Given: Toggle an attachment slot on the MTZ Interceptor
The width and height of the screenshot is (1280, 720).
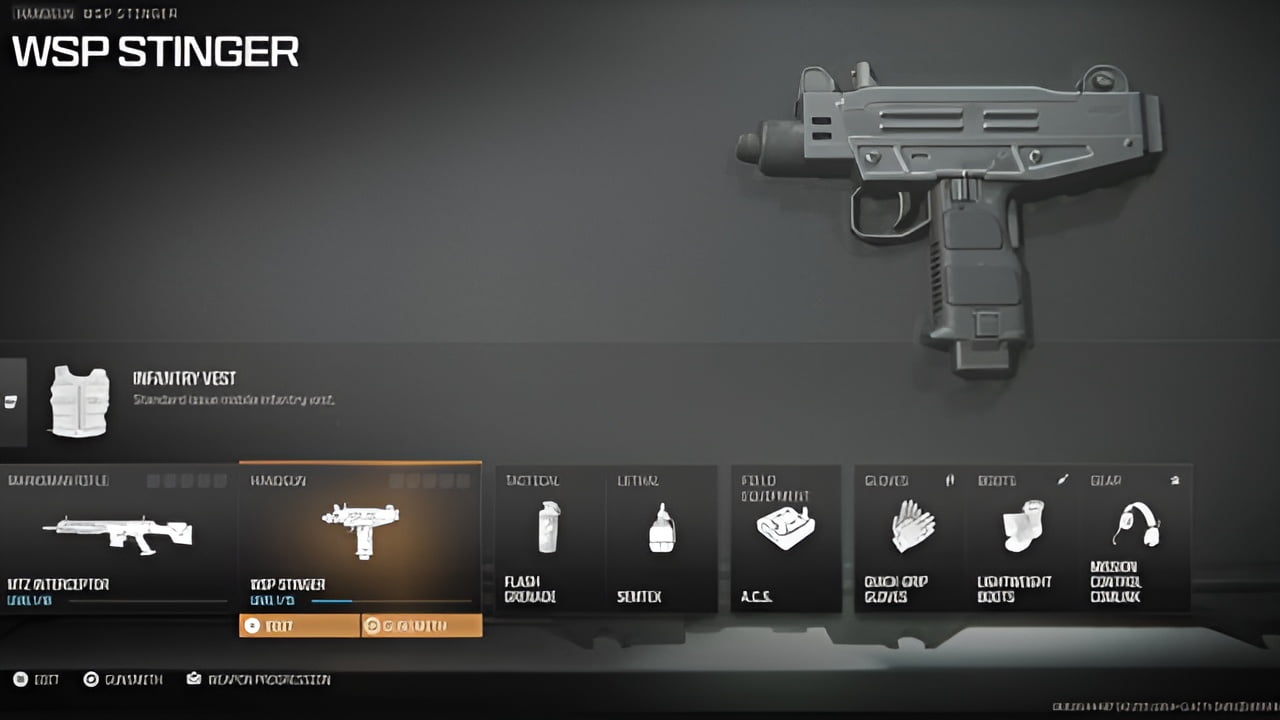Looking at the screenshot, I should point(152,481).
